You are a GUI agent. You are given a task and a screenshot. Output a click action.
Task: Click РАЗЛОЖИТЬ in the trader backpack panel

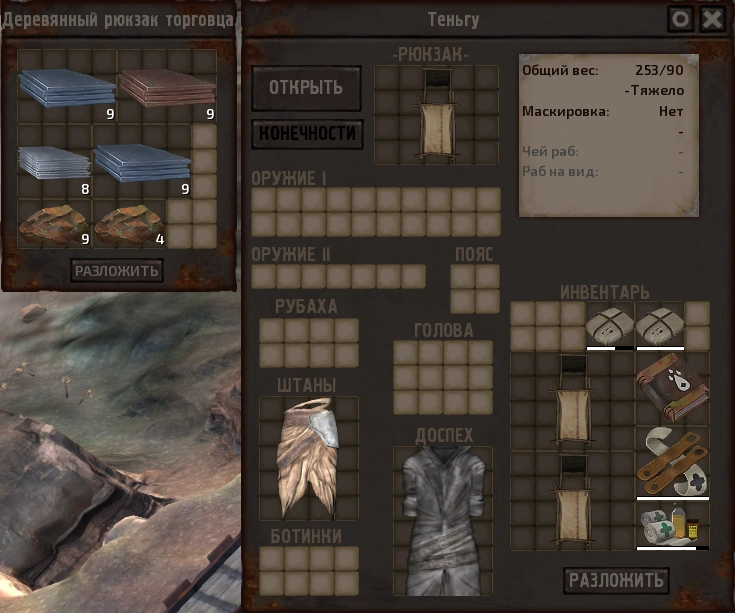point(117,270)
